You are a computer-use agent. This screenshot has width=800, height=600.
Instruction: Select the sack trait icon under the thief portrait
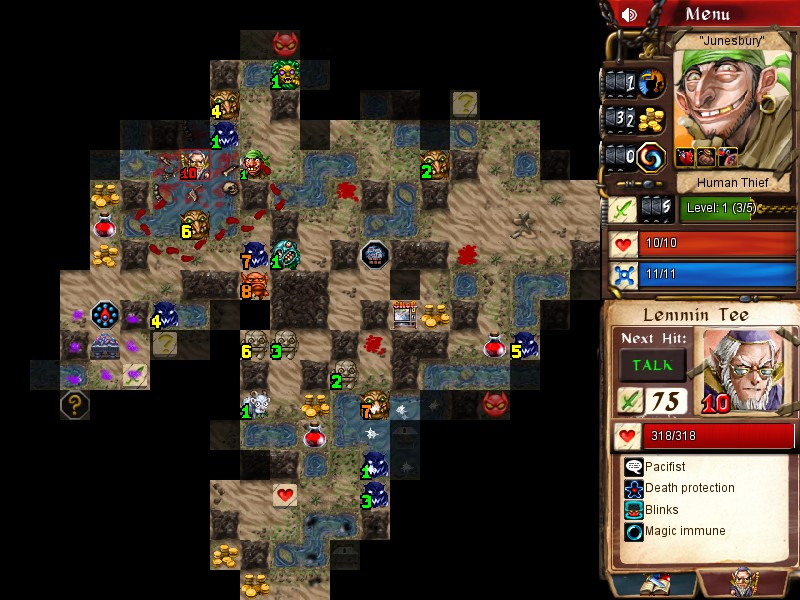(707, 157)
